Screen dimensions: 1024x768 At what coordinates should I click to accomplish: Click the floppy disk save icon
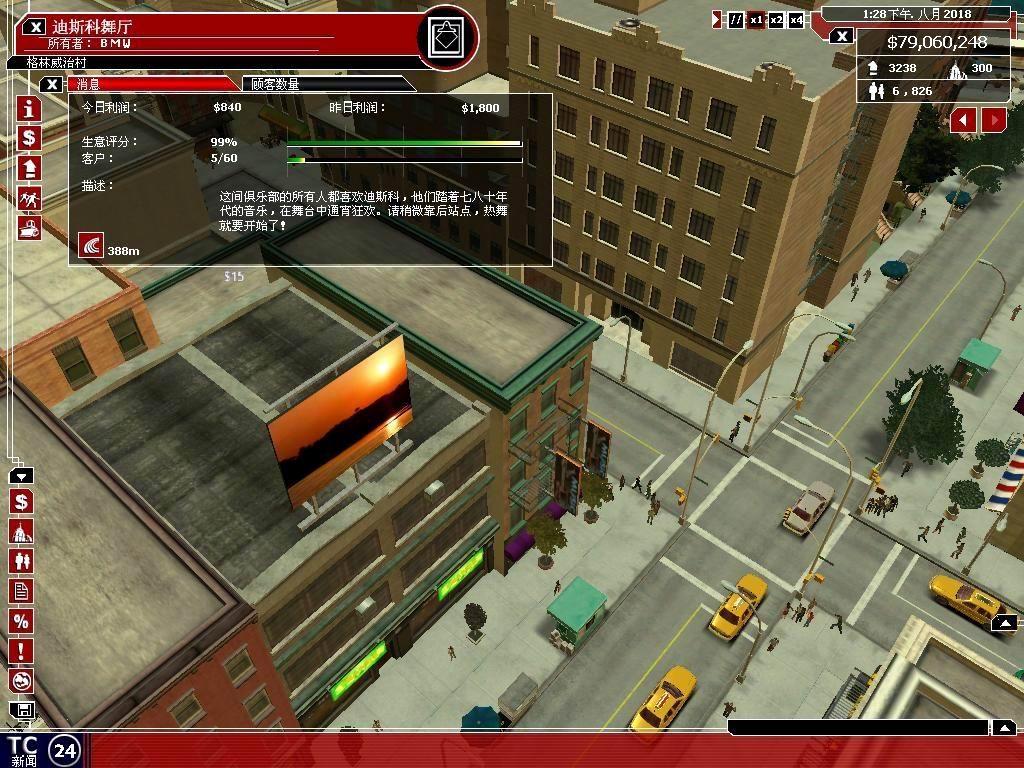click(21, 711)
